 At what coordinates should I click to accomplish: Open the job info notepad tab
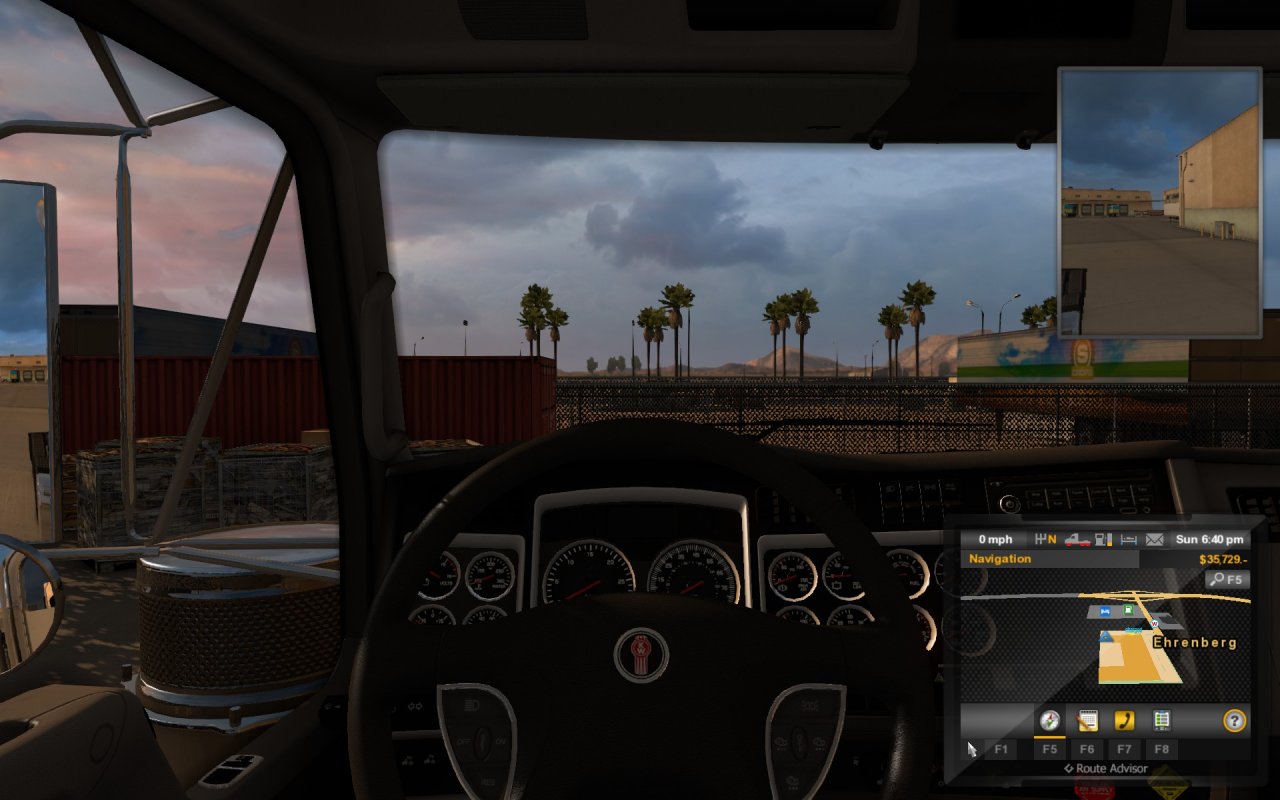tap(1087, 720)
